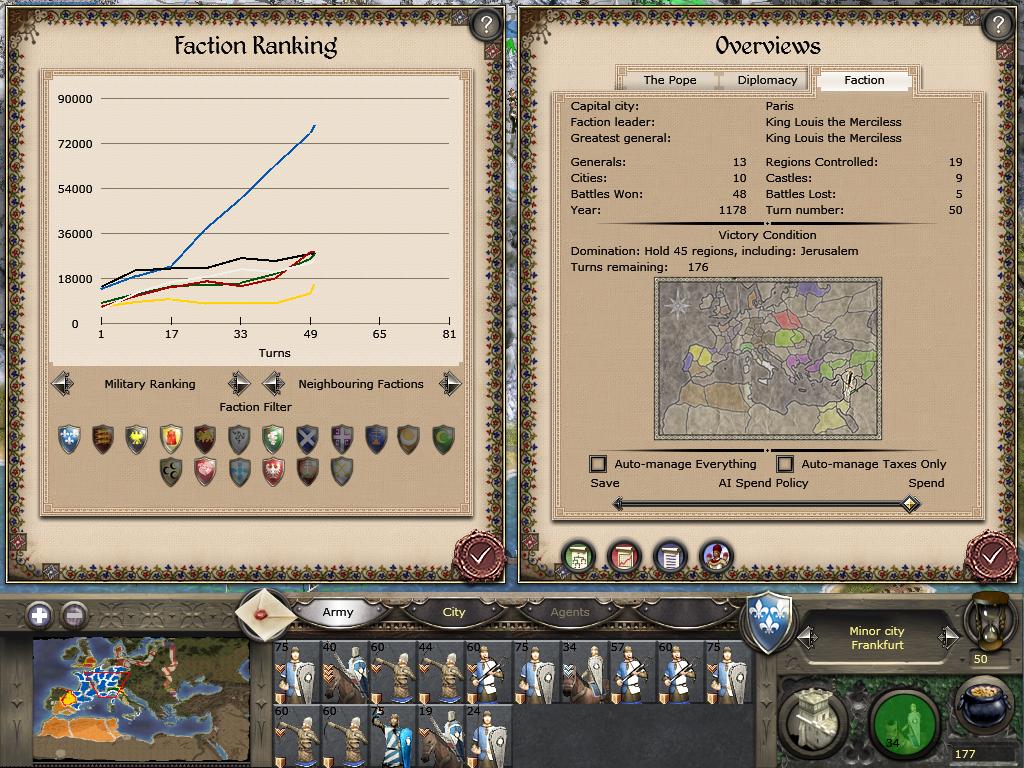Adjust the AI Spend Policy slider handle

click(909, 504)
